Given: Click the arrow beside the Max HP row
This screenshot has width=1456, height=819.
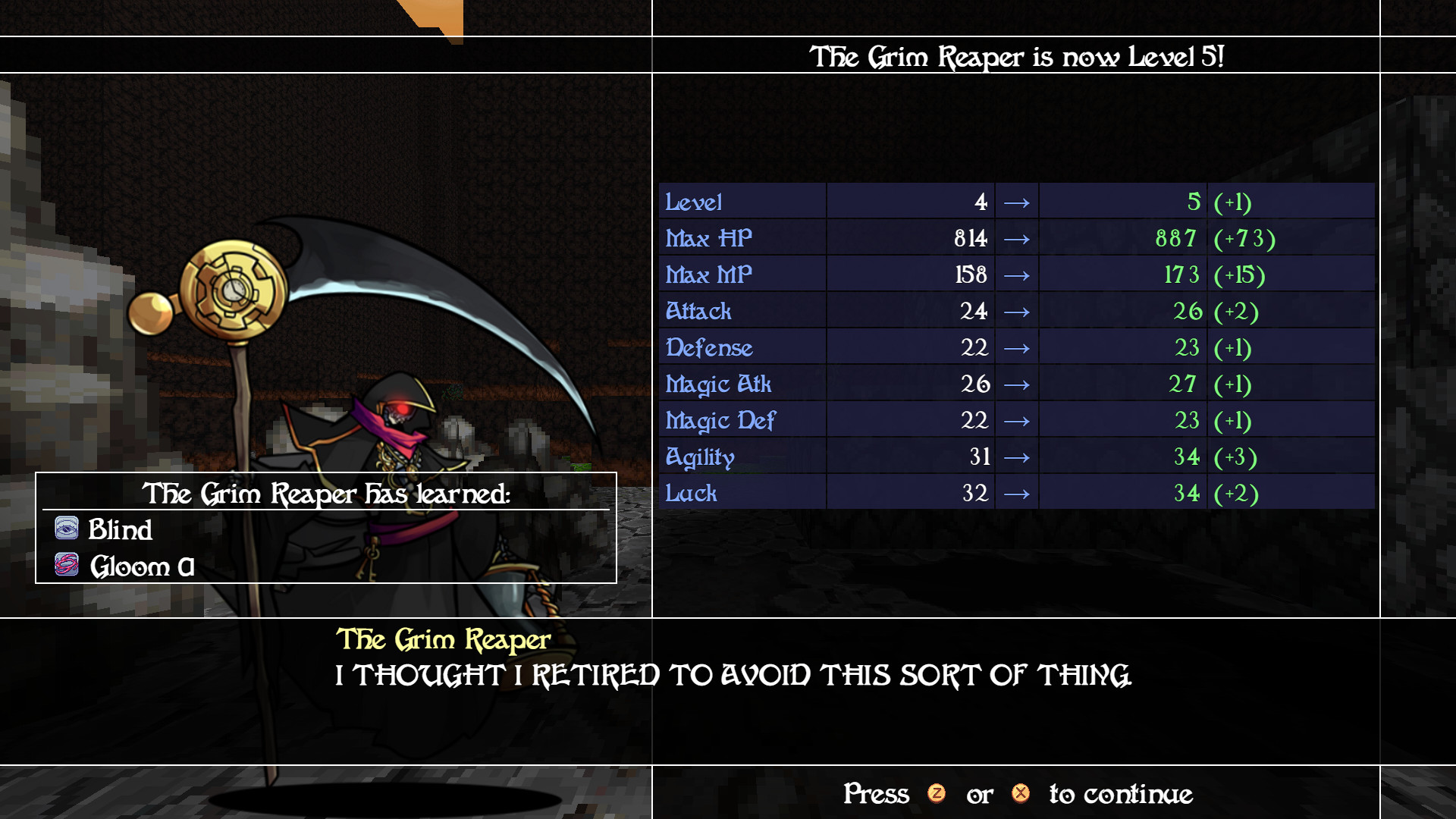Looking at the screenshot, I should pyautogui.click(x=1015, y=238).
